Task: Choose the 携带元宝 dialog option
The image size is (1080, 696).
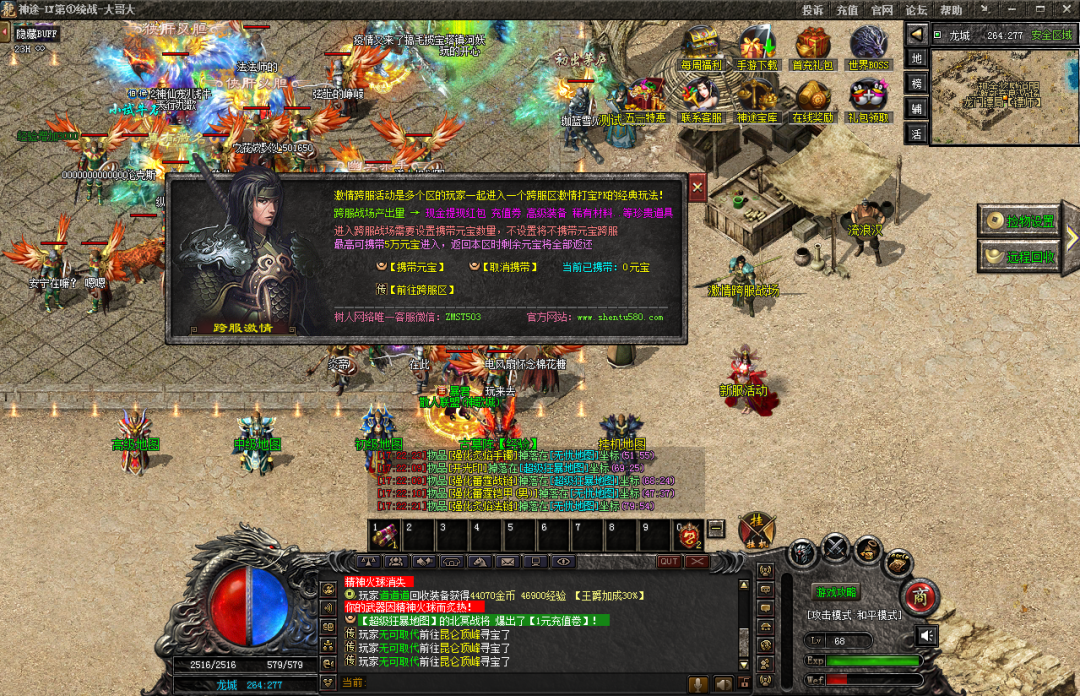Action: pos(416,267)
